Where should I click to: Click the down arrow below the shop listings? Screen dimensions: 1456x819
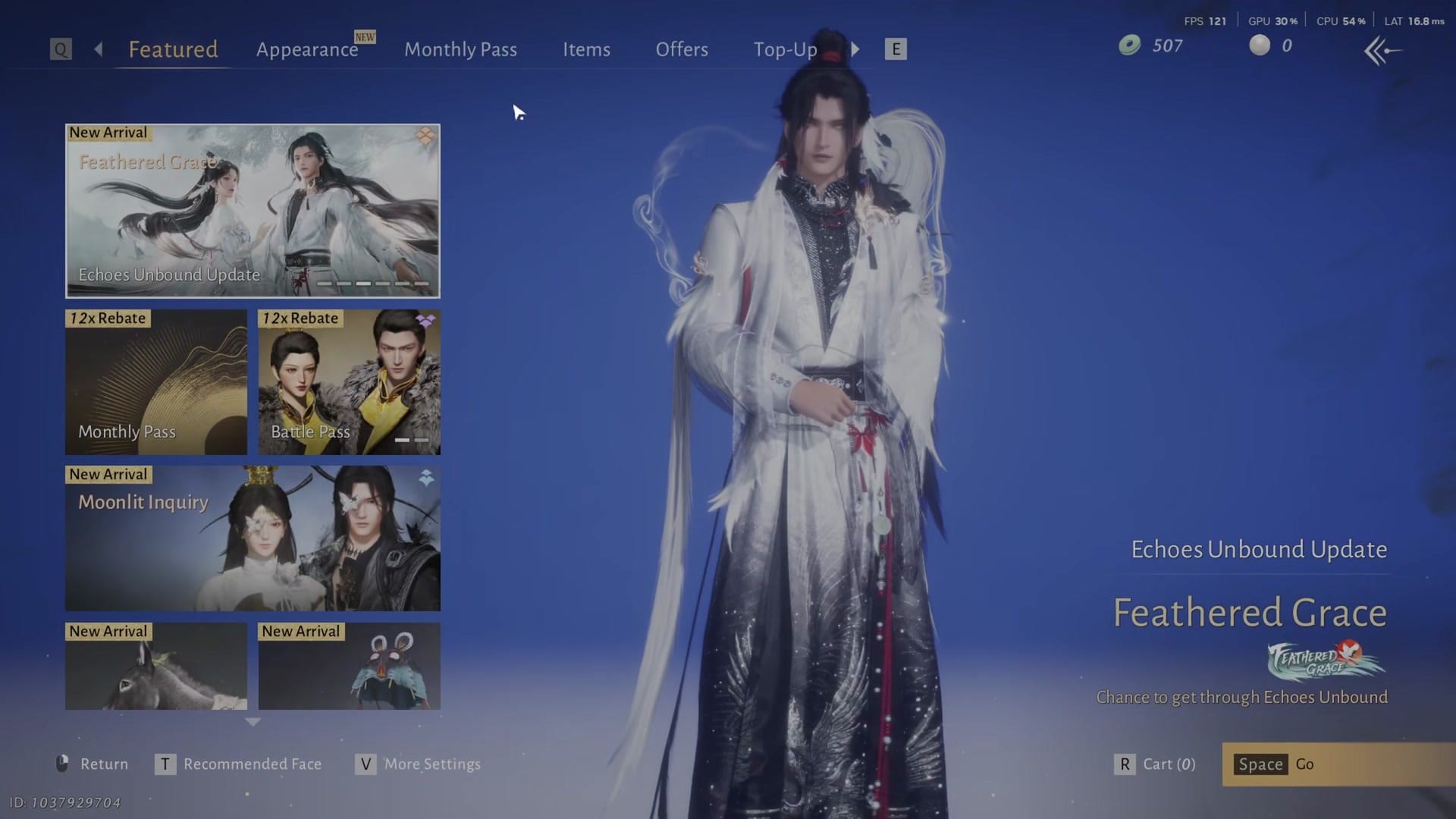point(252,724)
